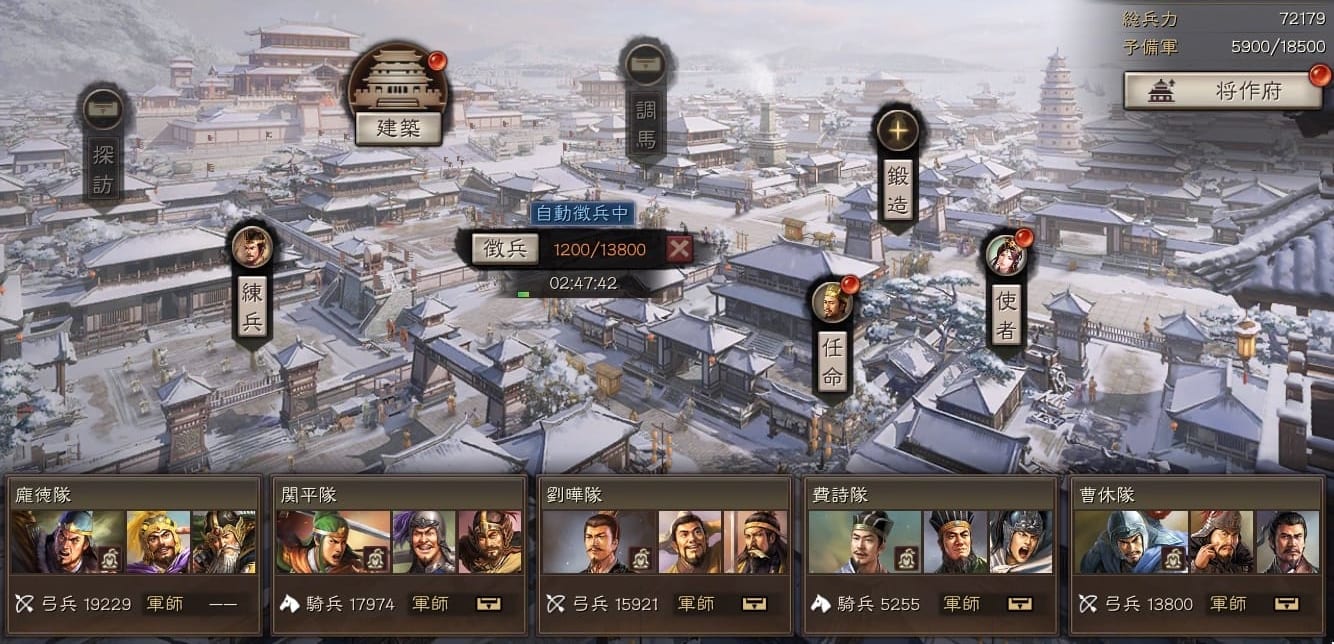Select the 費詩隊 army card
Screen dimensions: 1334x644
[931, 541]
